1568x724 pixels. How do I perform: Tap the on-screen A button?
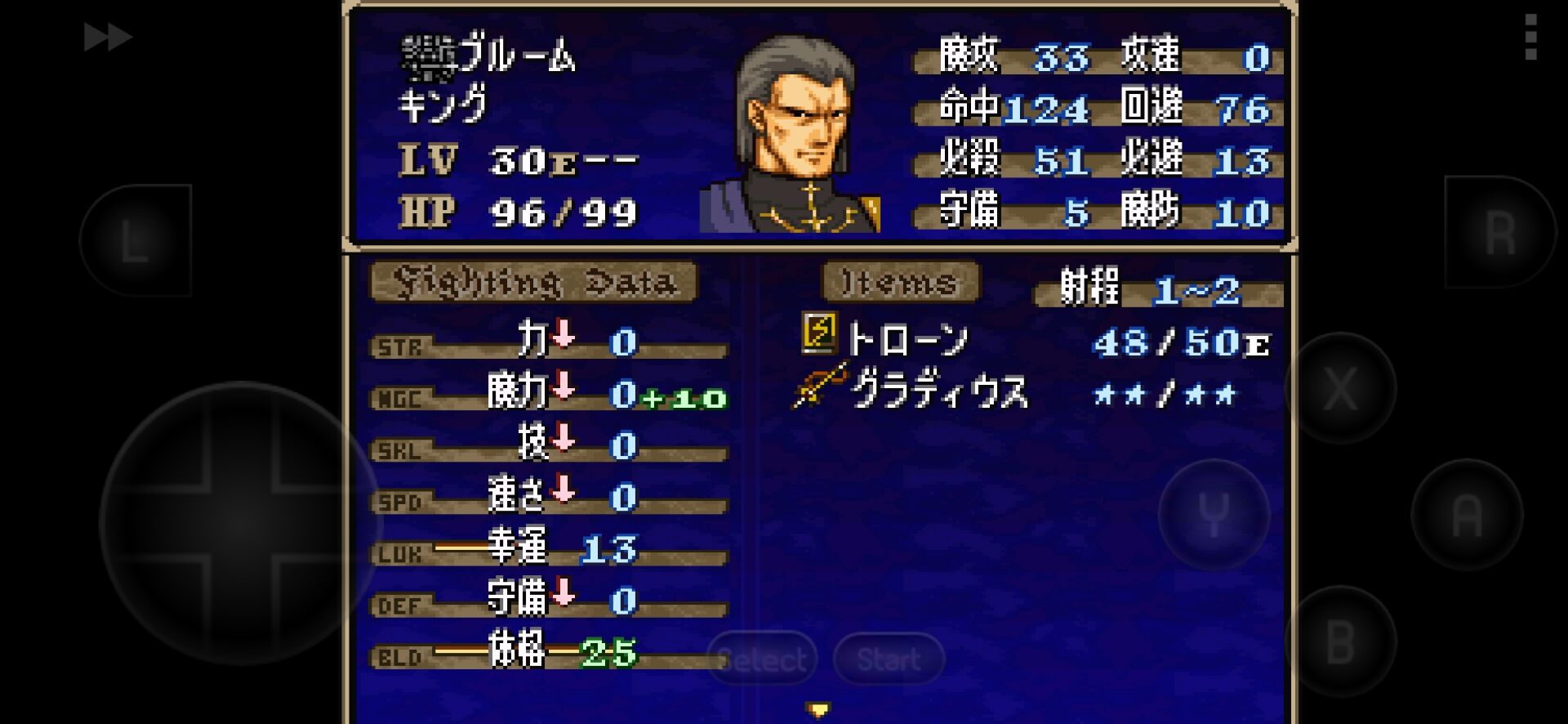[x=1467, y=514]
